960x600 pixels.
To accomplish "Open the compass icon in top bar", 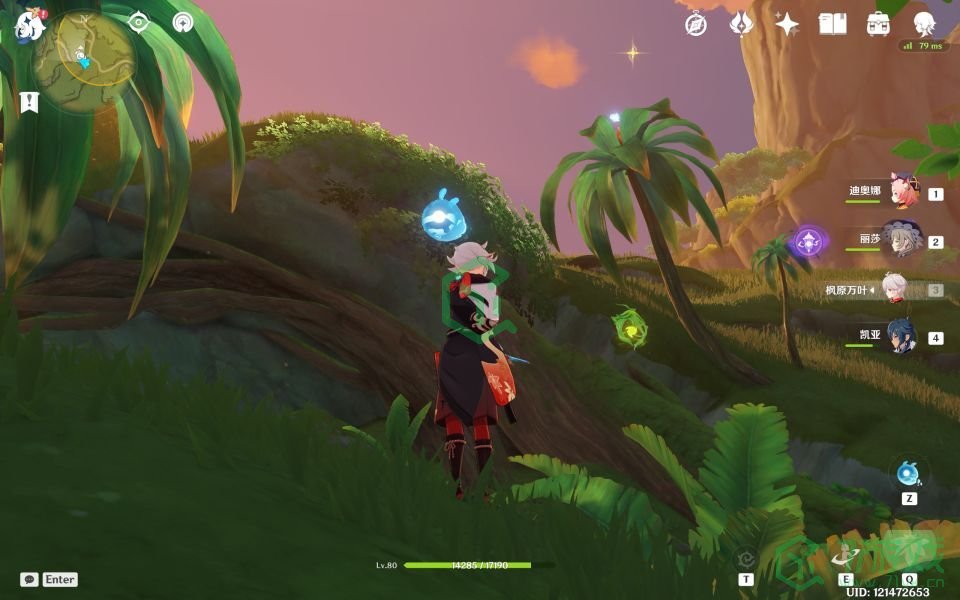I will pyautogui.click(x=696, y=24).
